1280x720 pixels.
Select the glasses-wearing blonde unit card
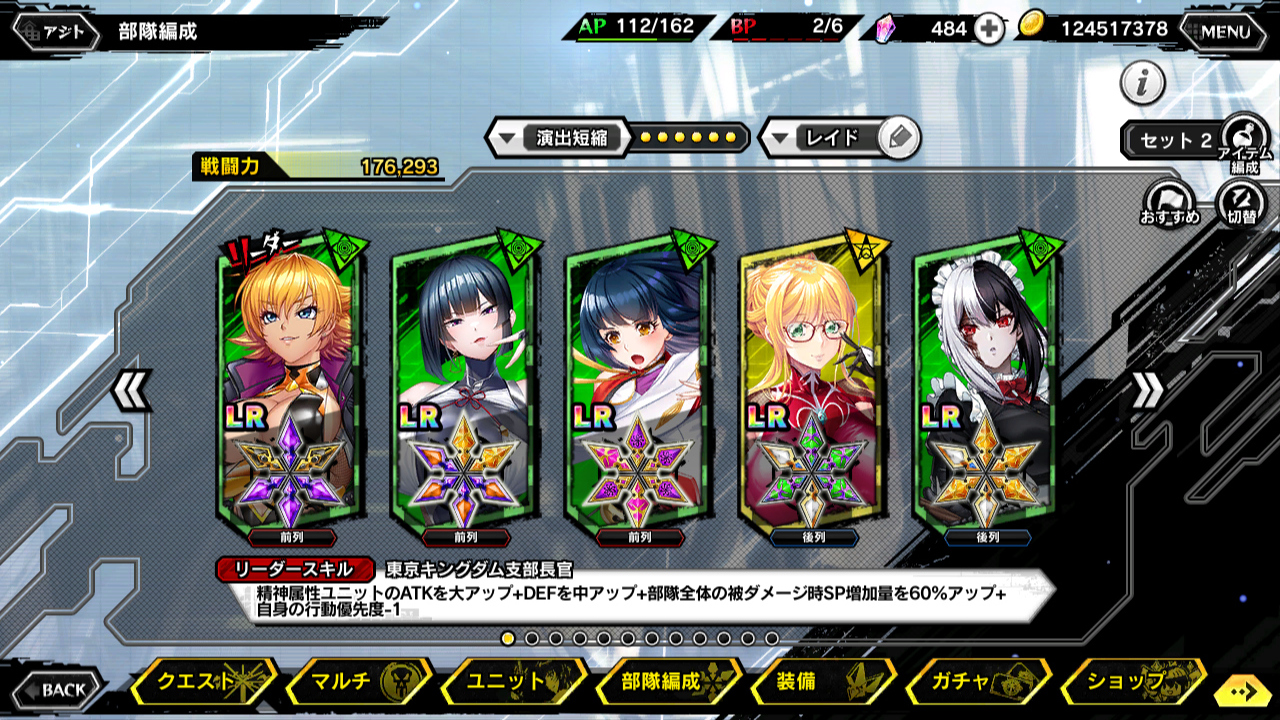[x=808, y=385]
